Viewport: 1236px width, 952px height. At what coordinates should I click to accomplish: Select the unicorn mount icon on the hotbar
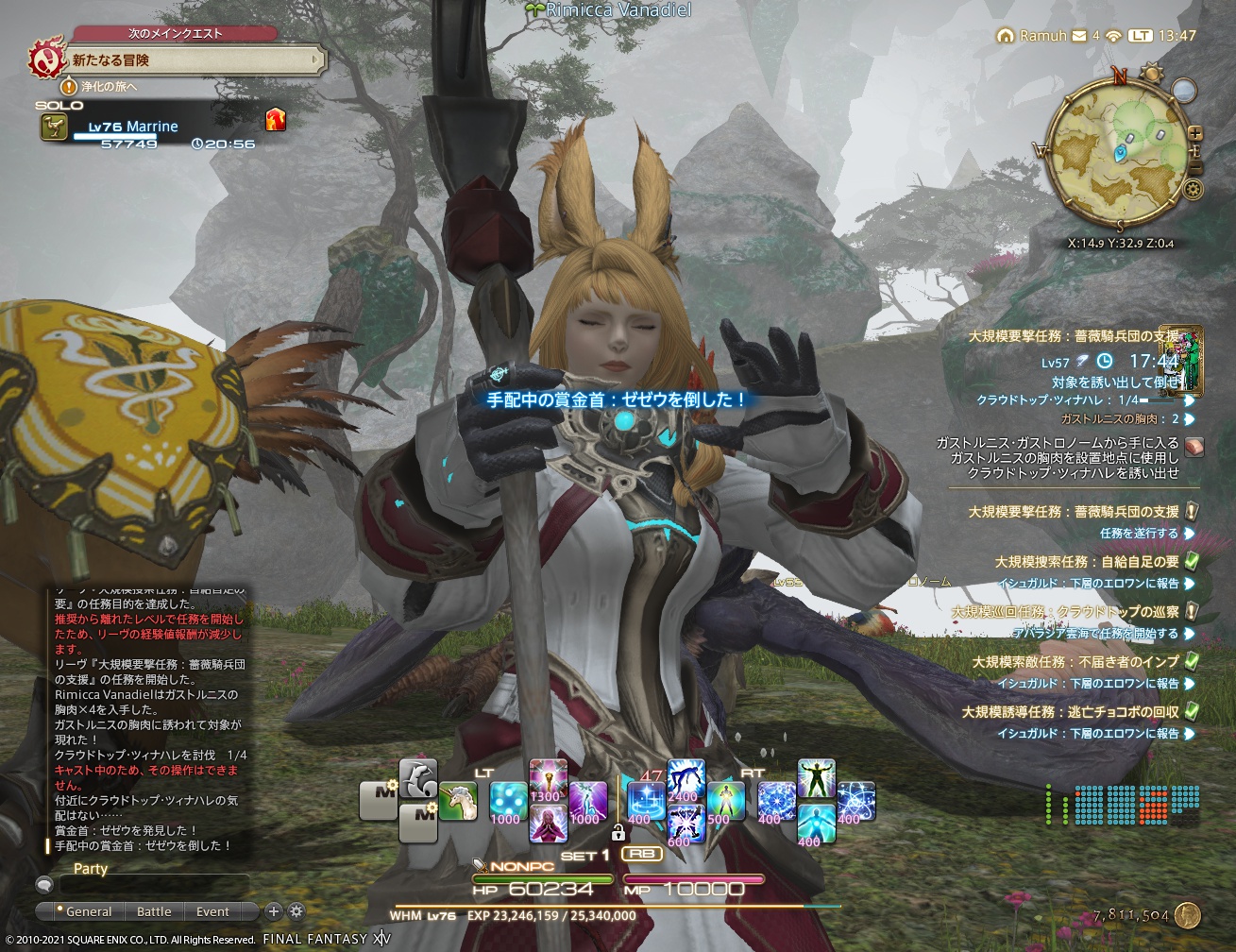(x=459, y=799)
